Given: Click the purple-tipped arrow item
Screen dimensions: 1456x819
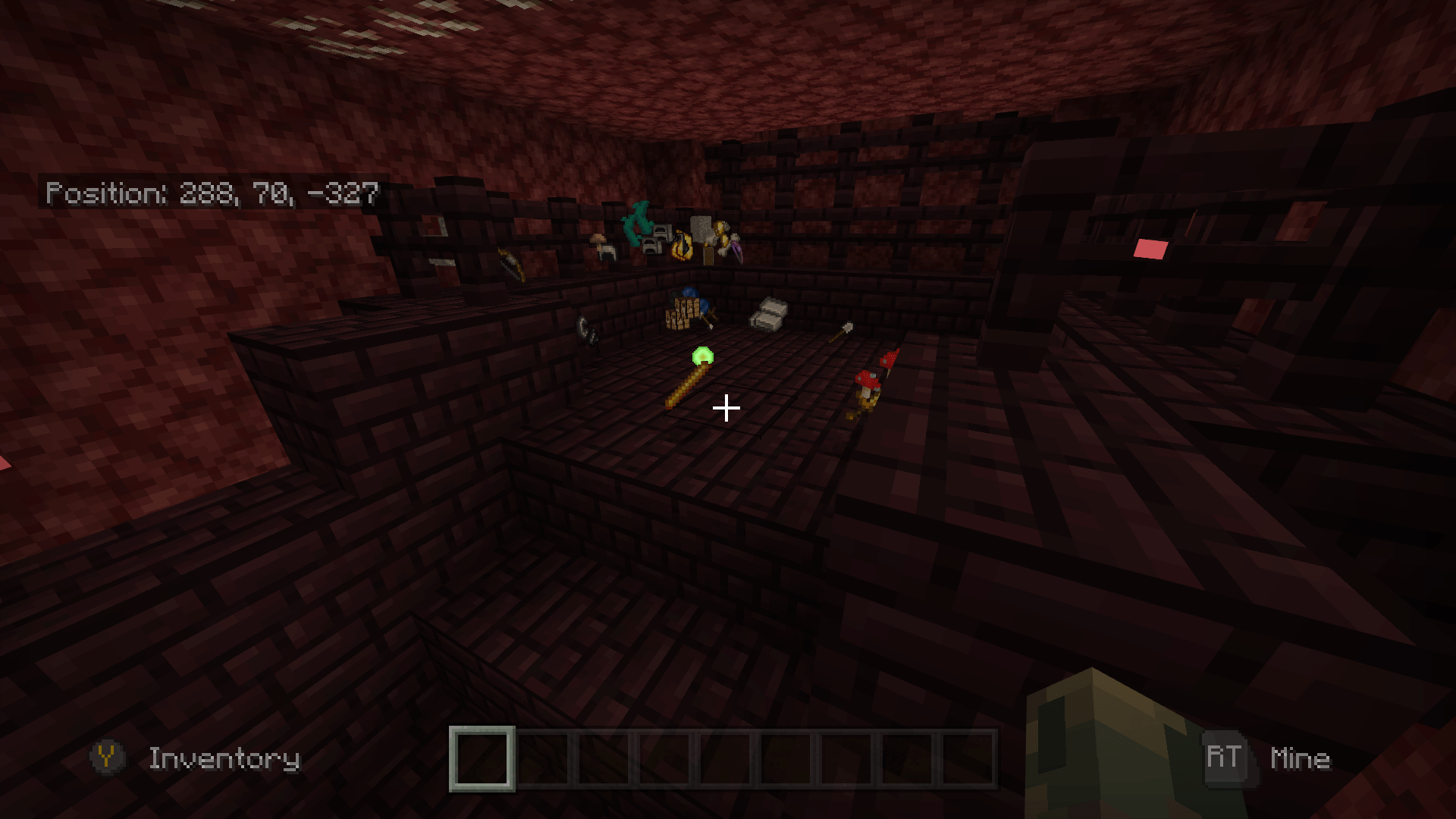Looking at the screenshot, I should (736, 249).
